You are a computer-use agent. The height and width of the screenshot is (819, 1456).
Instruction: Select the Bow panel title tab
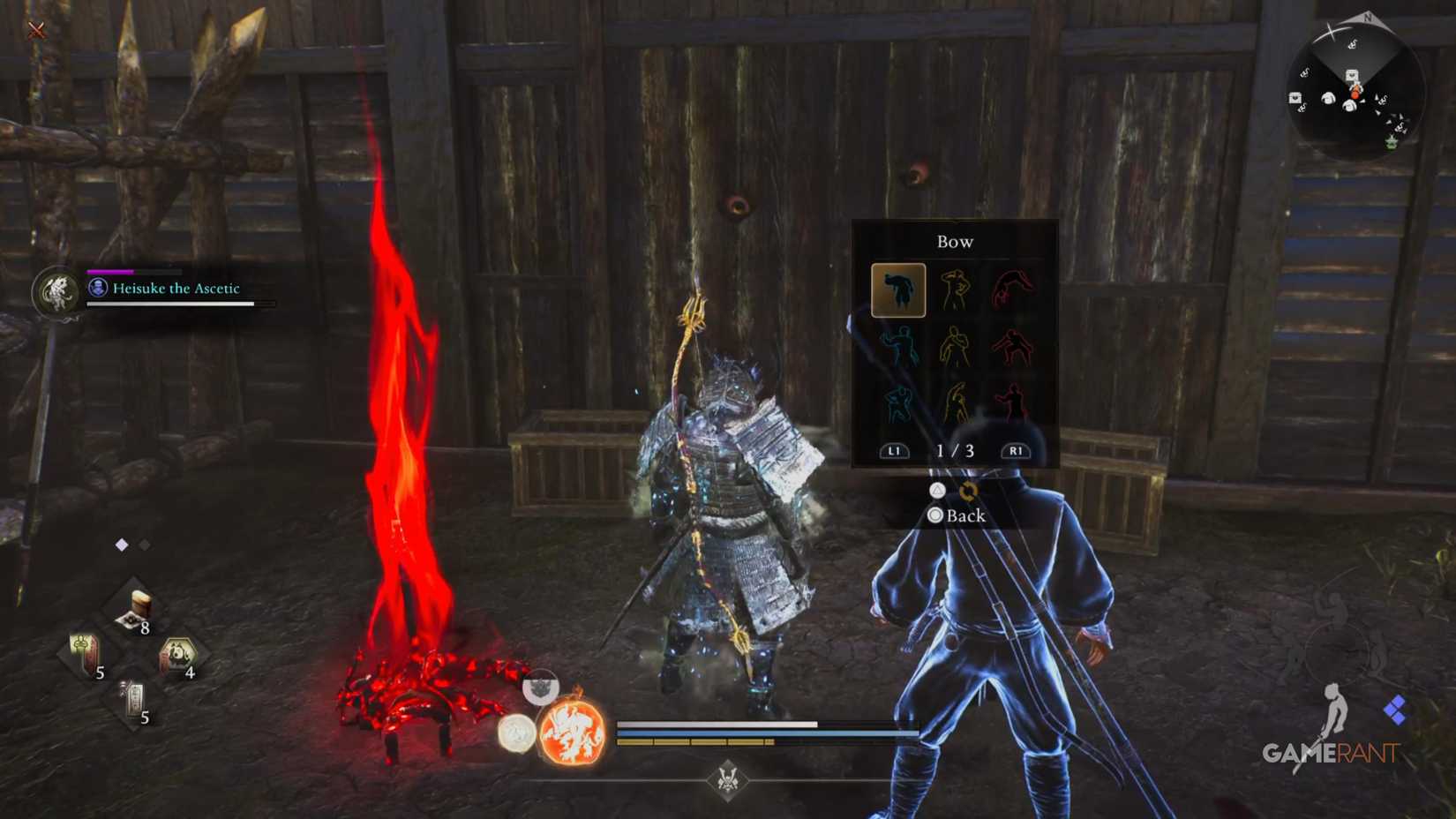point(954,241)
